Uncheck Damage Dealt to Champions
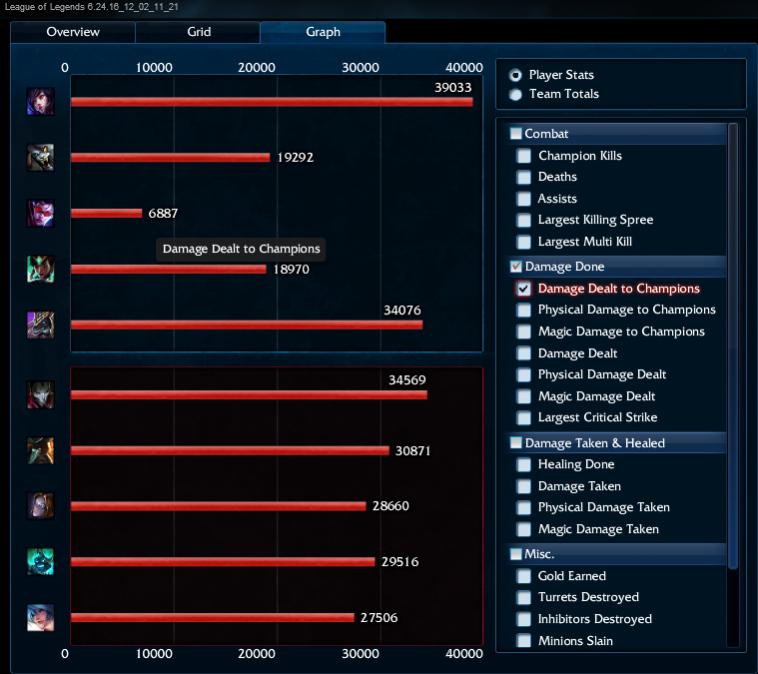Image resolution: width=758 pixels, height=674 pixels. (524, 289)
